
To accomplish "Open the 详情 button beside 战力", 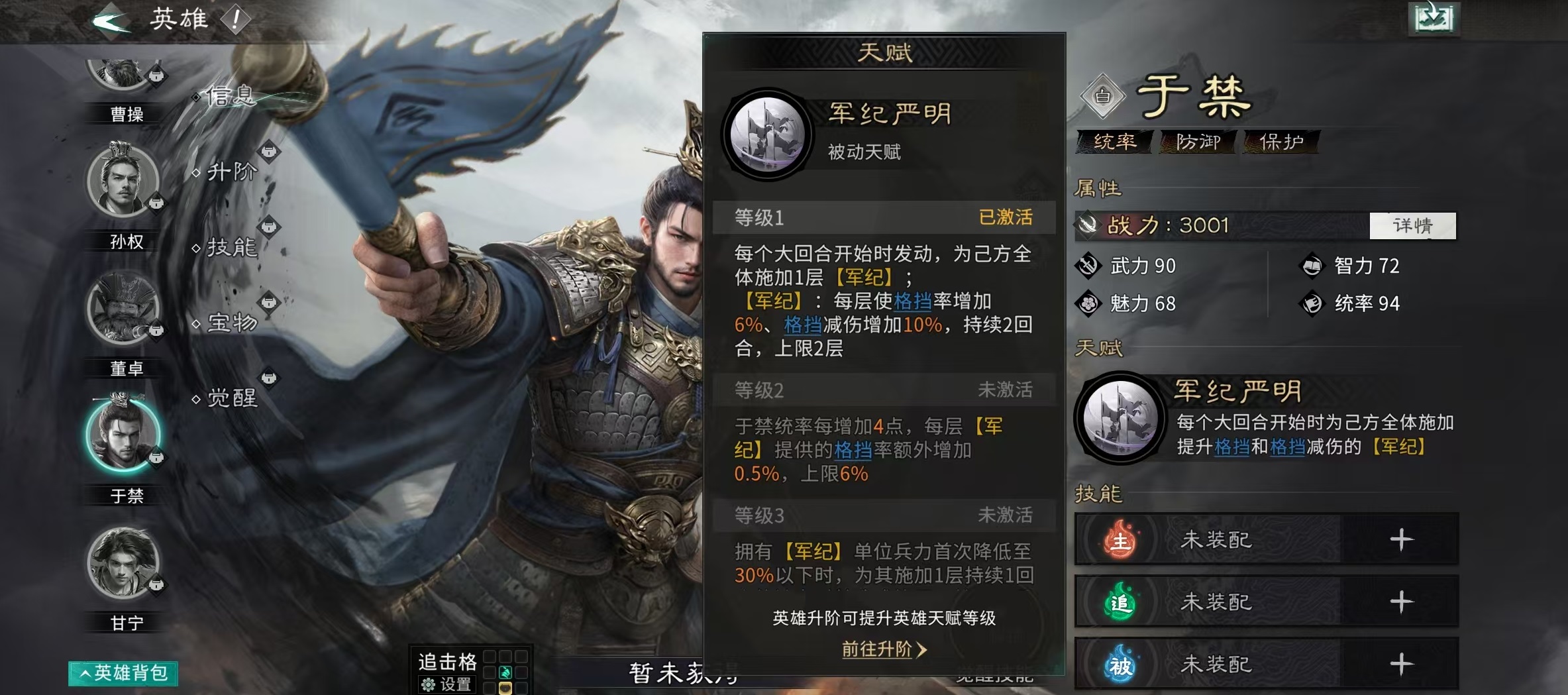I will 1414,226.
